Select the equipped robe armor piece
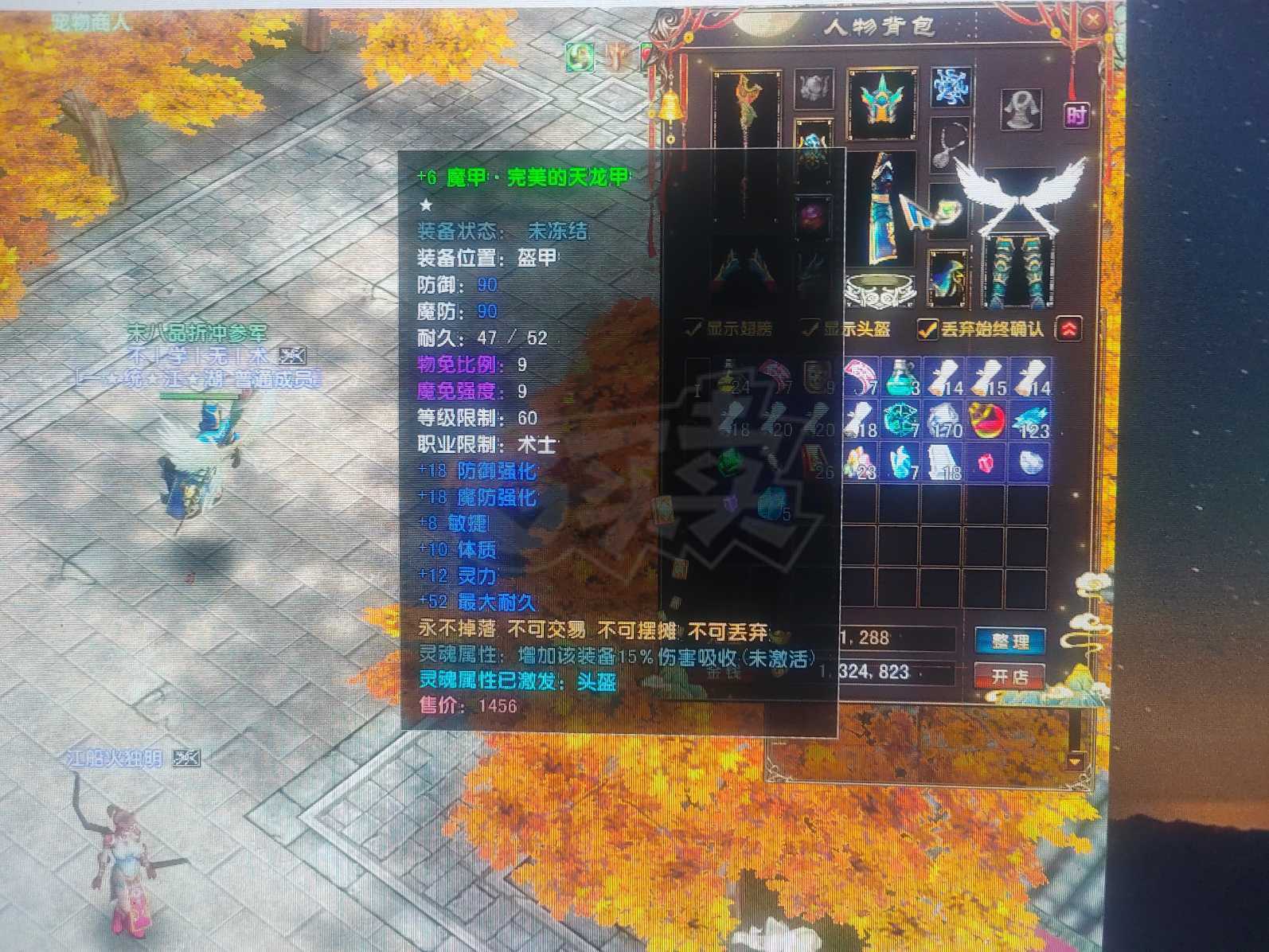The width and height of the screenshot is (1269, 952). pos(884,209)
